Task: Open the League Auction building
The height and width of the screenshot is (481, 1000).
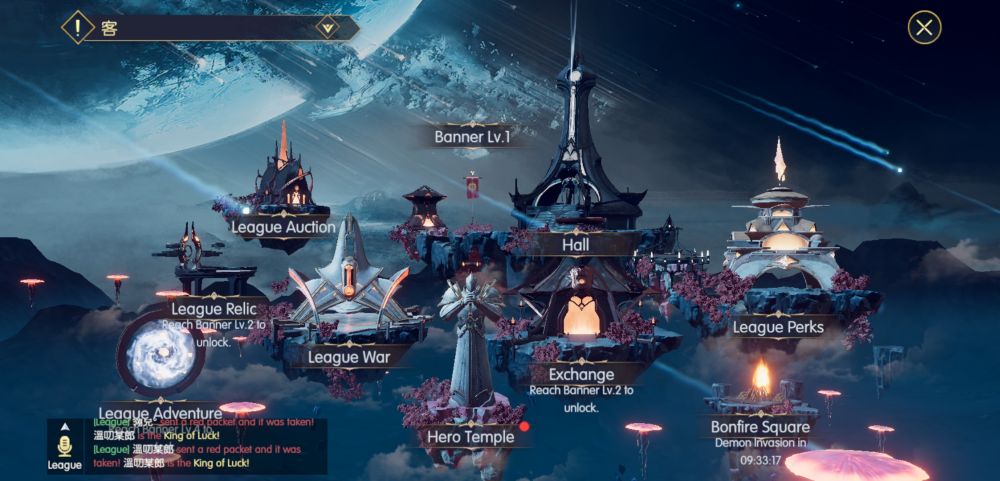Action: coord(283,227)
